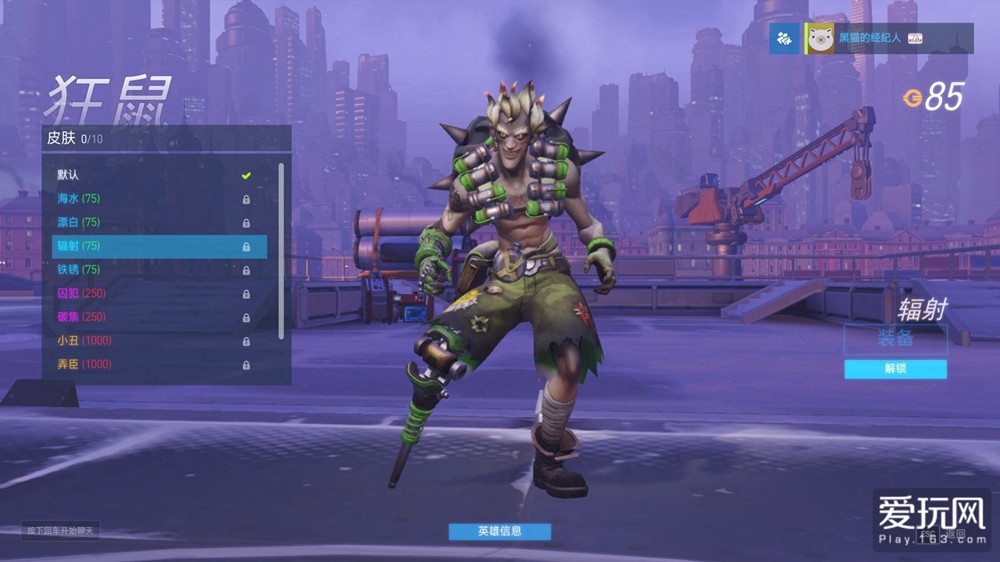Click the skin list scrollbar
The width and height of the screenshot is (1000, 562).
coord(281,250)
